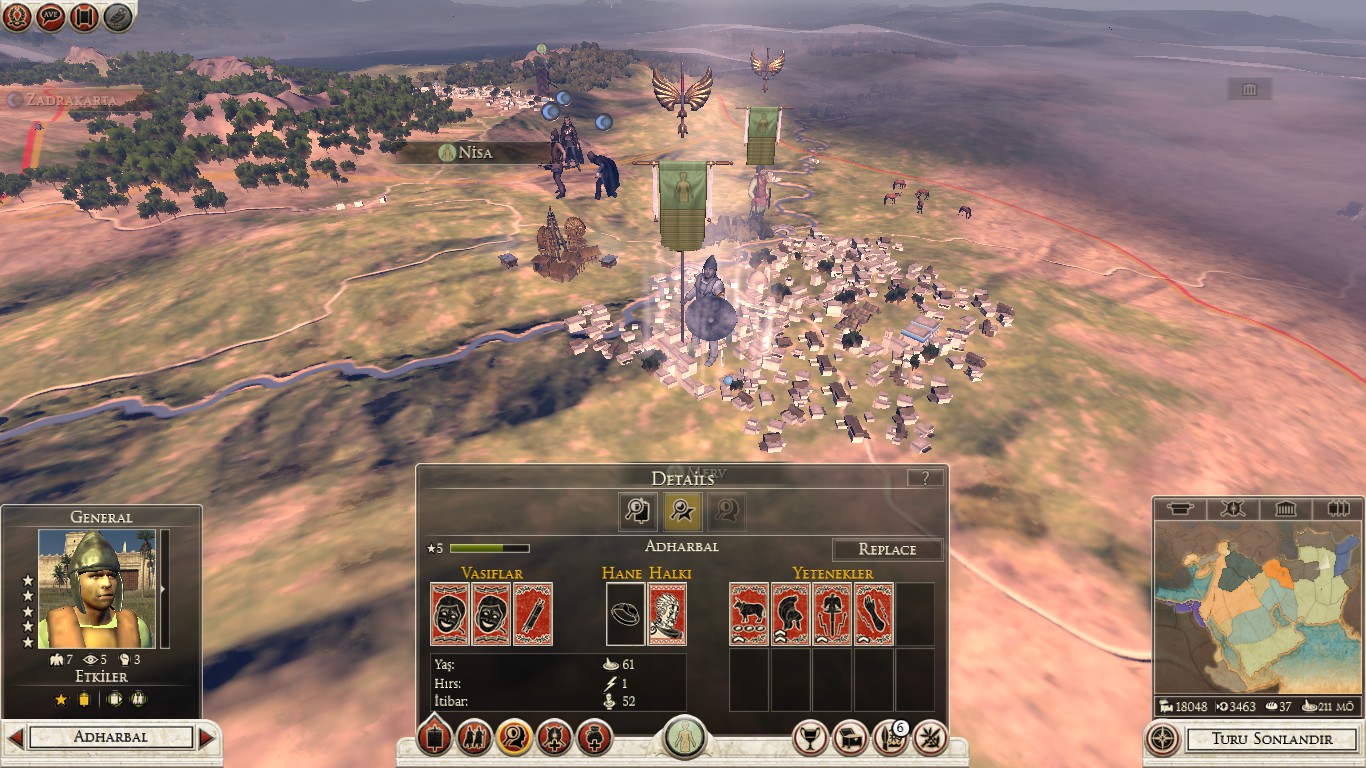The image size is (1366, 768).
Task: Open the Details panel help button
Action: (x=925, y=478)
